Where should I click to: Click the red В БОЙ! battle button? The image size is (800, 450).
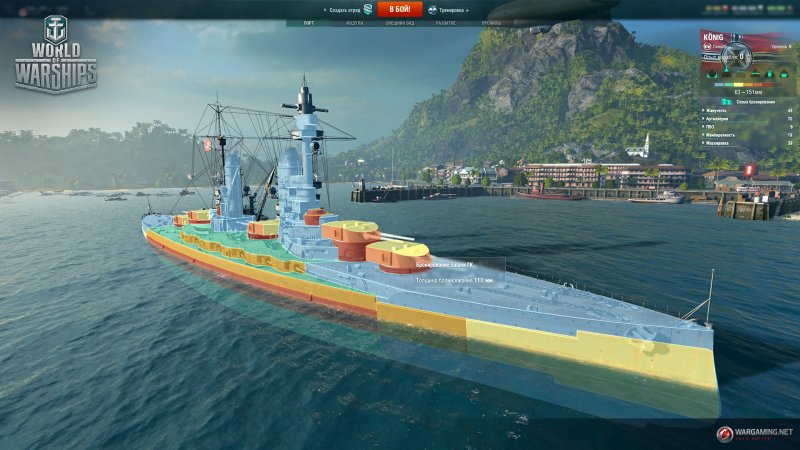click(399, 9)
